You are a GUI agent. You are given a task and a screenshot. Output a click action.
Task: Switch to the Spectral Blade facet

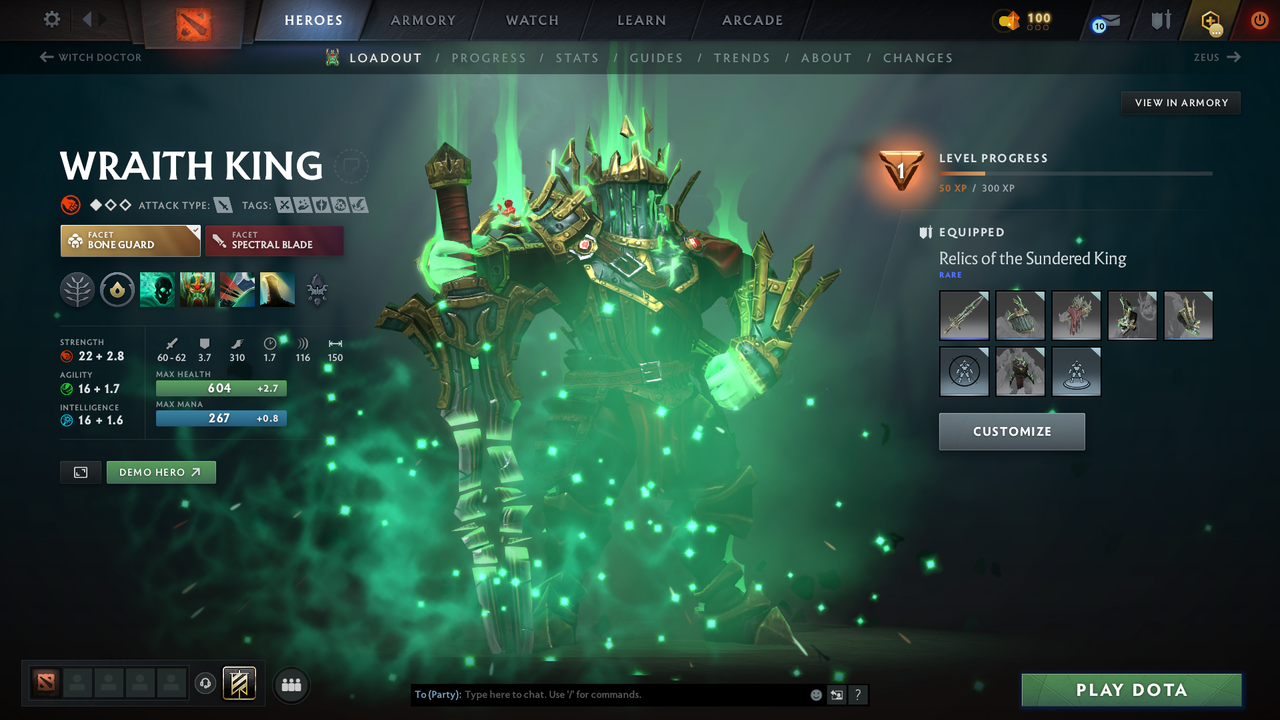(x=274, y=240)
